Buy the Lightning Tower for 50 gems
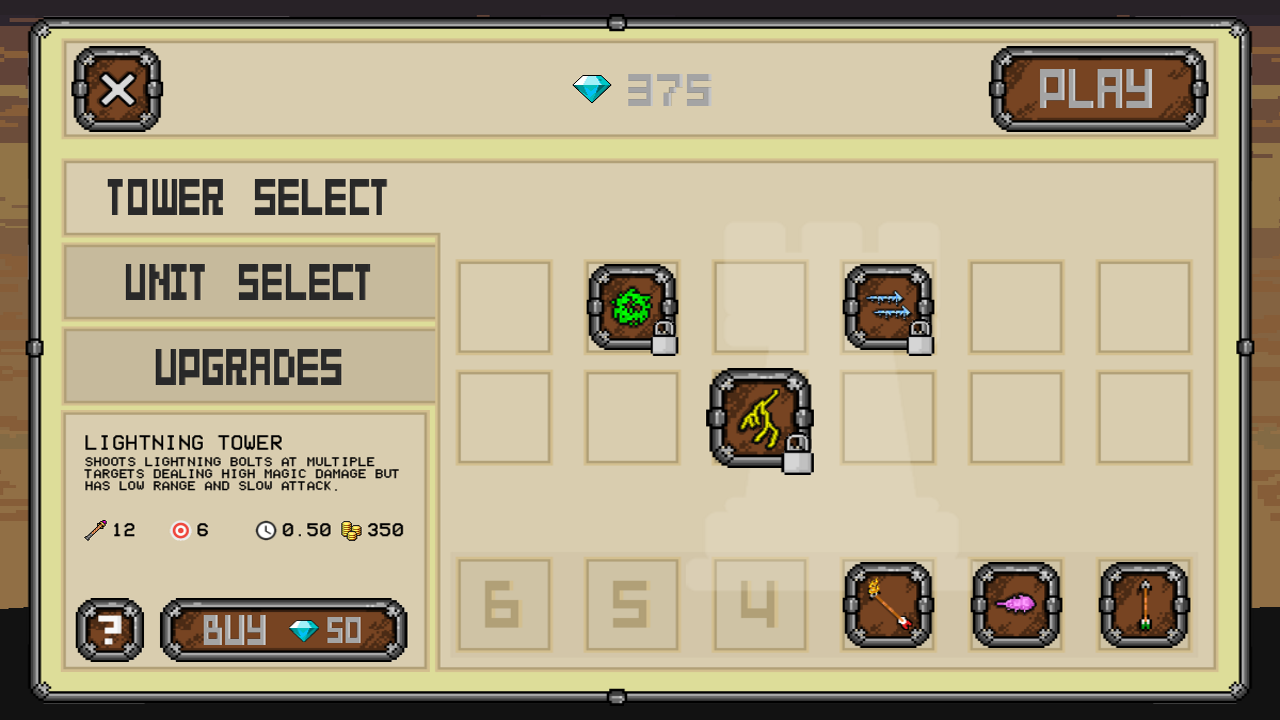Viewport: 1280px width, 720px height. [283, 630]
